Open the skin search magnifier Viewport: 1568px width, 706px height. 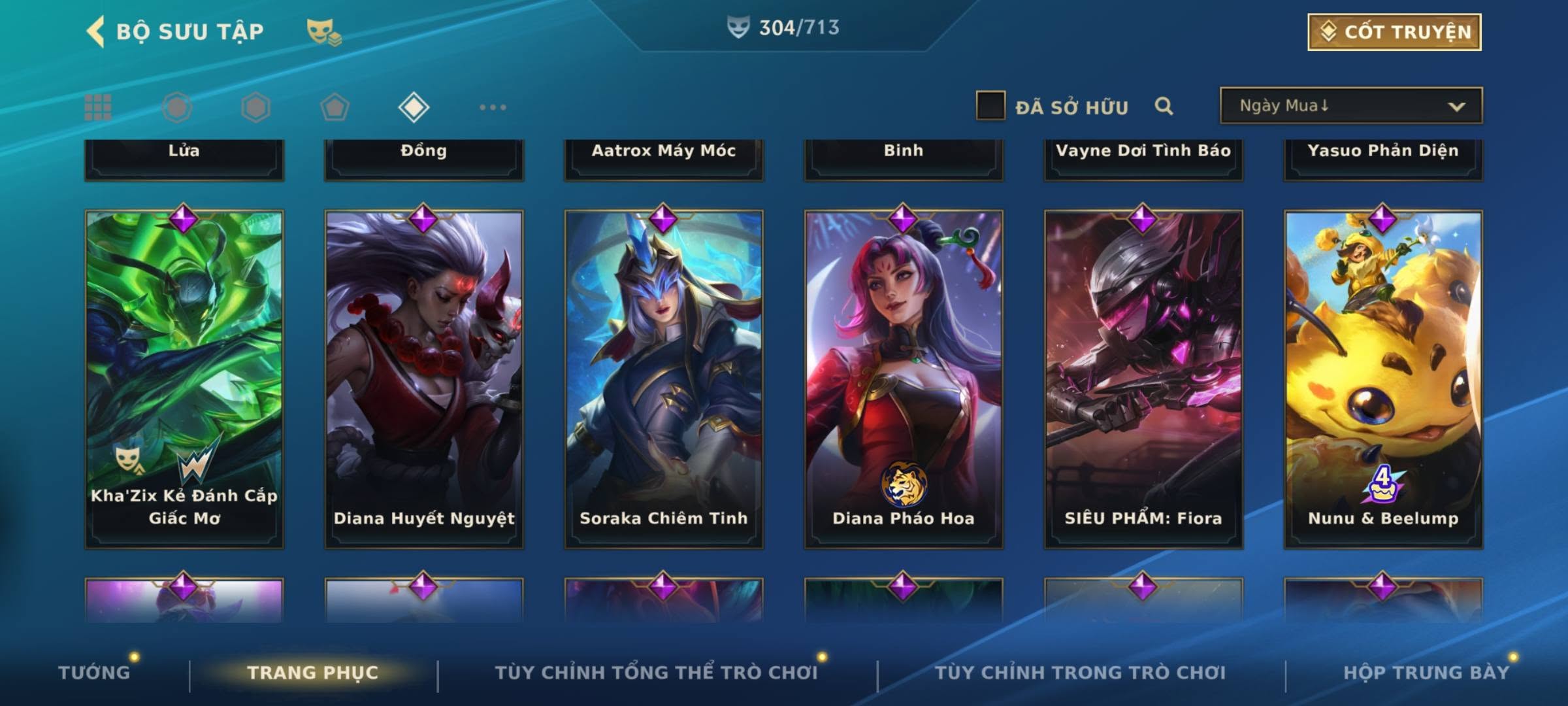[x=1164, y=106]
